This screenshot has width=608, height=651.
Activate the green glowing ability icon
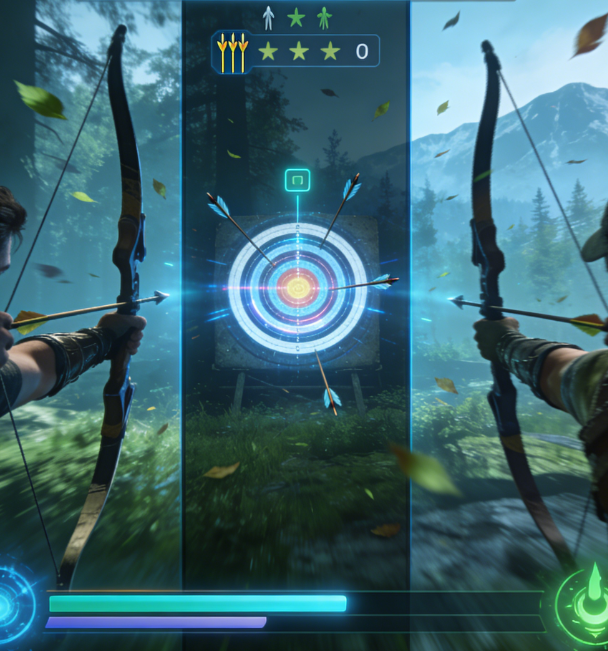coord(588,603)
